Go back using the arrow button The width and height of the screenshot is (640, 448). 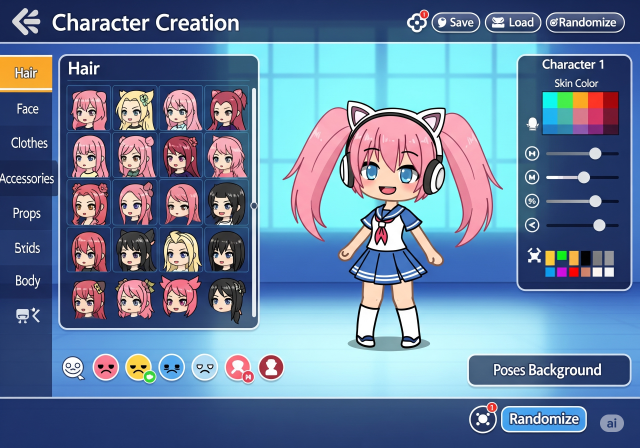27,22
